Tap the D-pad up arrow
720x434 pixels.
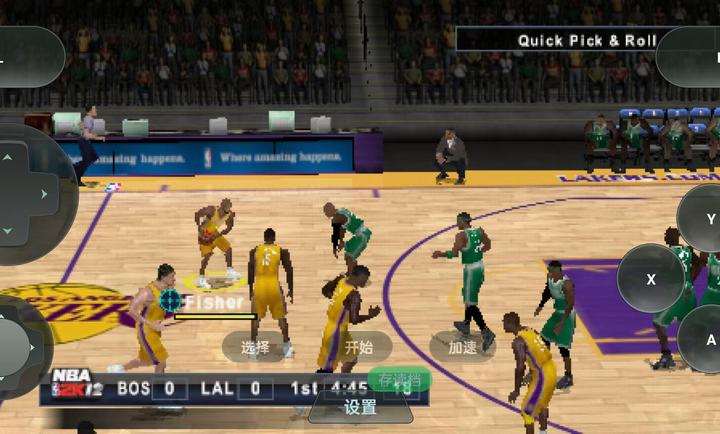(9, 157)
